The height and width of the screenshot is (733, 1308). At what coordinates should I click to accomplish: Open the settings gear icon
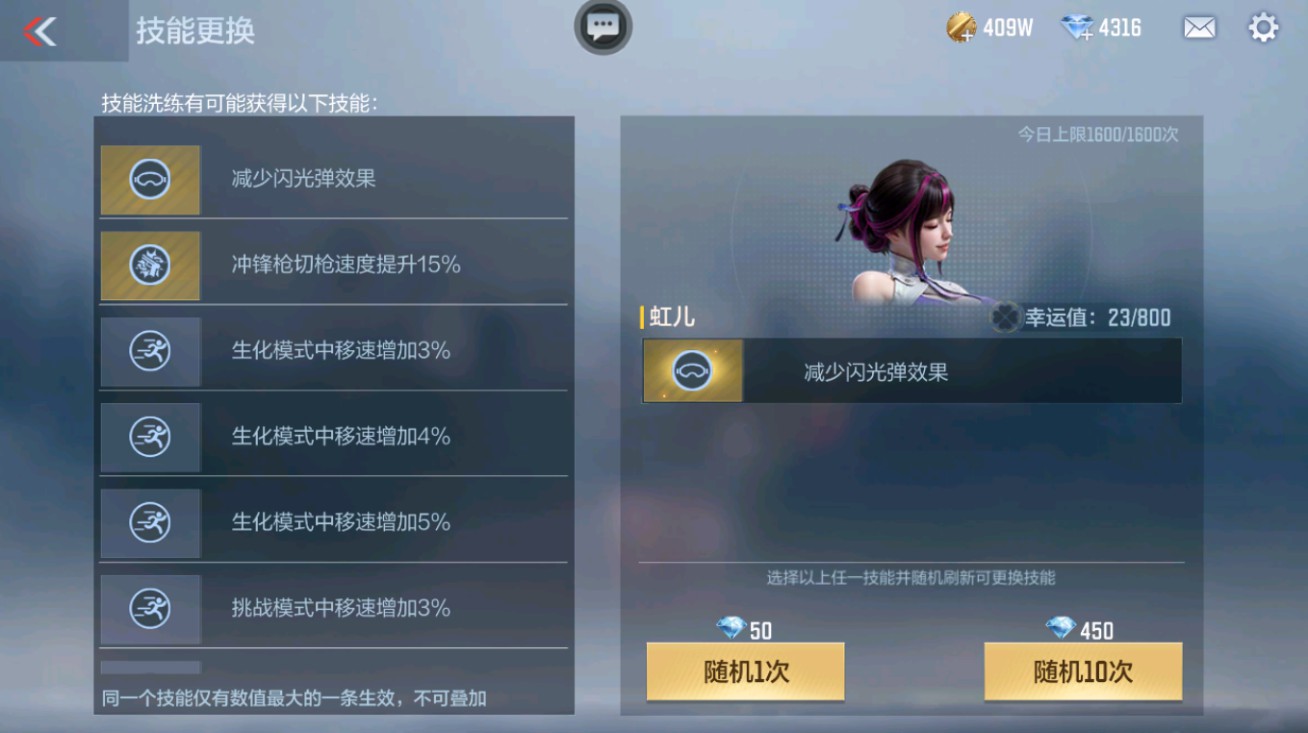click(1262, 29)
